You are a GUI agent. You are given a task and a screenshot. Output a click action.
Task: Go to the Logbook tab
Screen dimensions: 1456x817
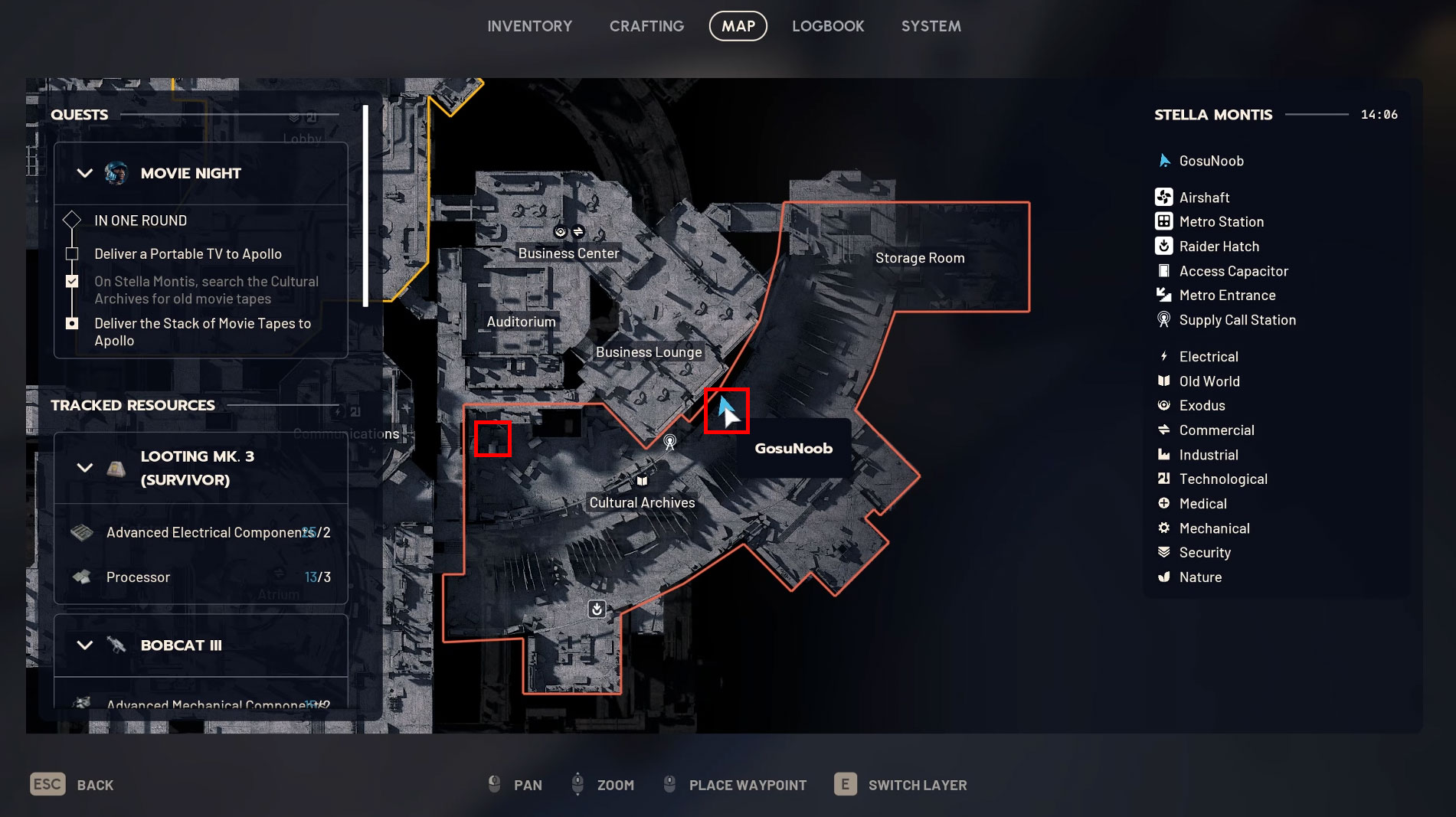pyautogui.click(x=828, y=26)
